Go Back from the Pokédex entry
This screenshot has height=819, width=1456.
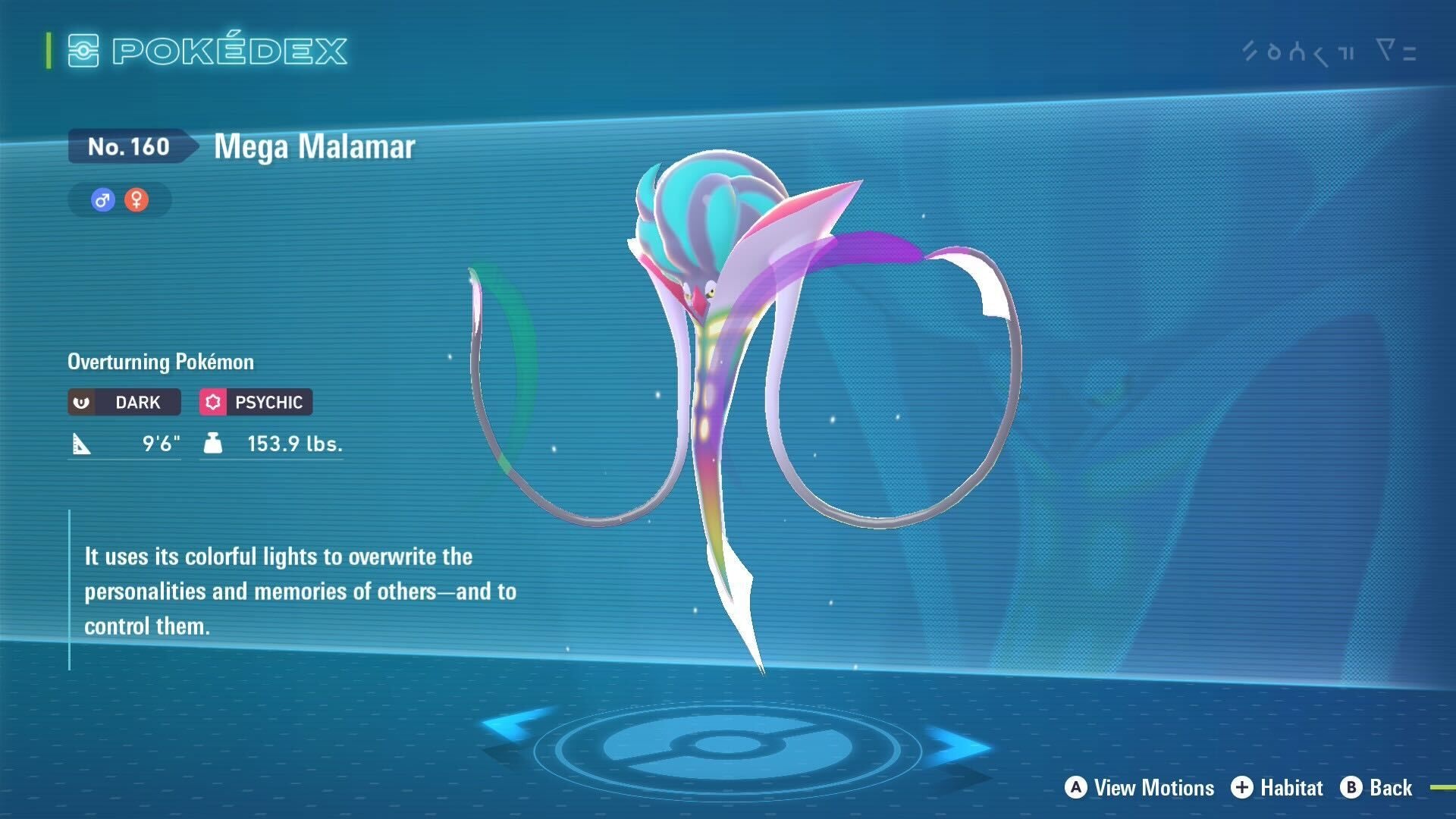tap(1376, 788)
